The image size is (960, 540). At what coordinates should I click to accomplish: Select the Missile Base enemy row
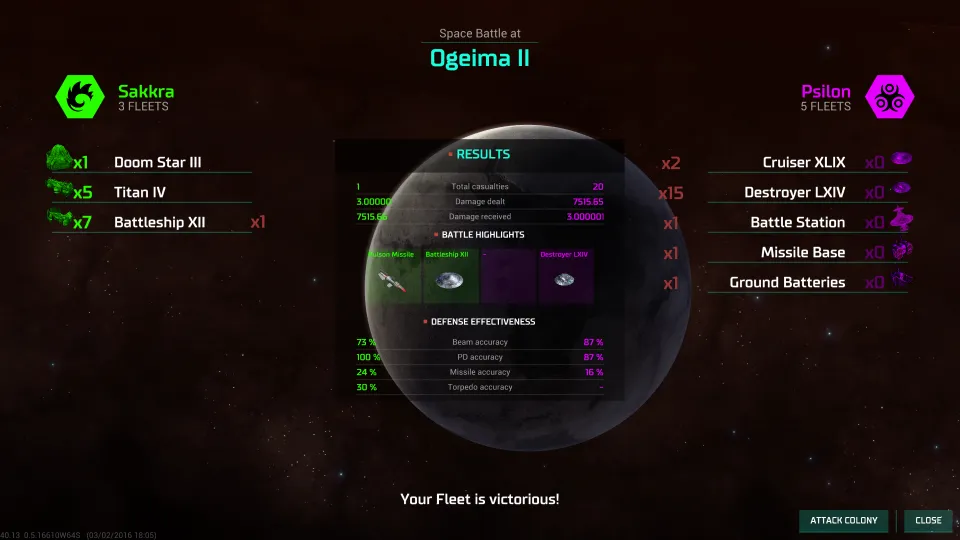(802, 252)
